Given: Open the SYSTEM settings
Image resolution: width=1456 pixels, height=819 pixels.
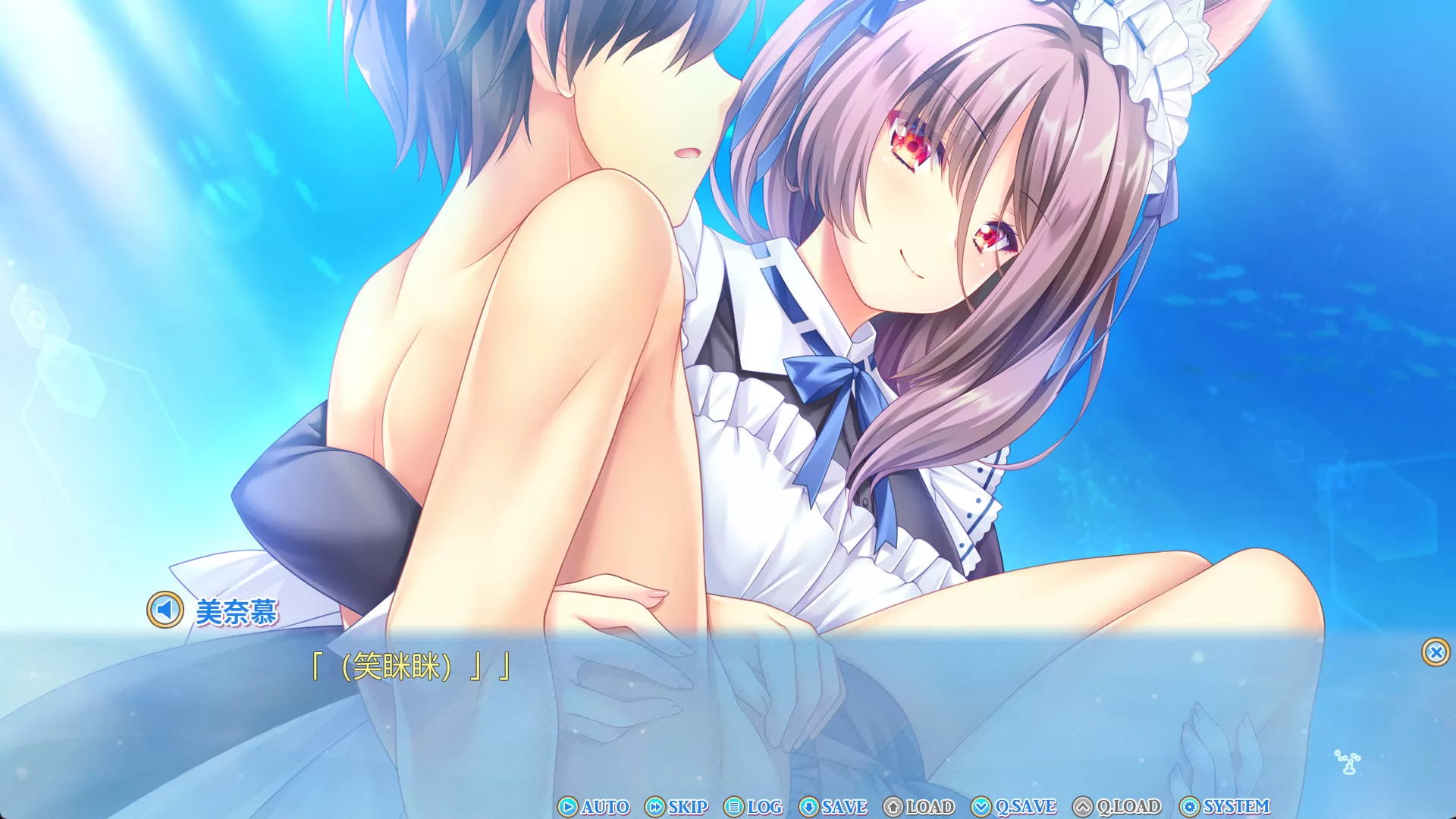Looking at the screenshot, I should pos(1225,806).
